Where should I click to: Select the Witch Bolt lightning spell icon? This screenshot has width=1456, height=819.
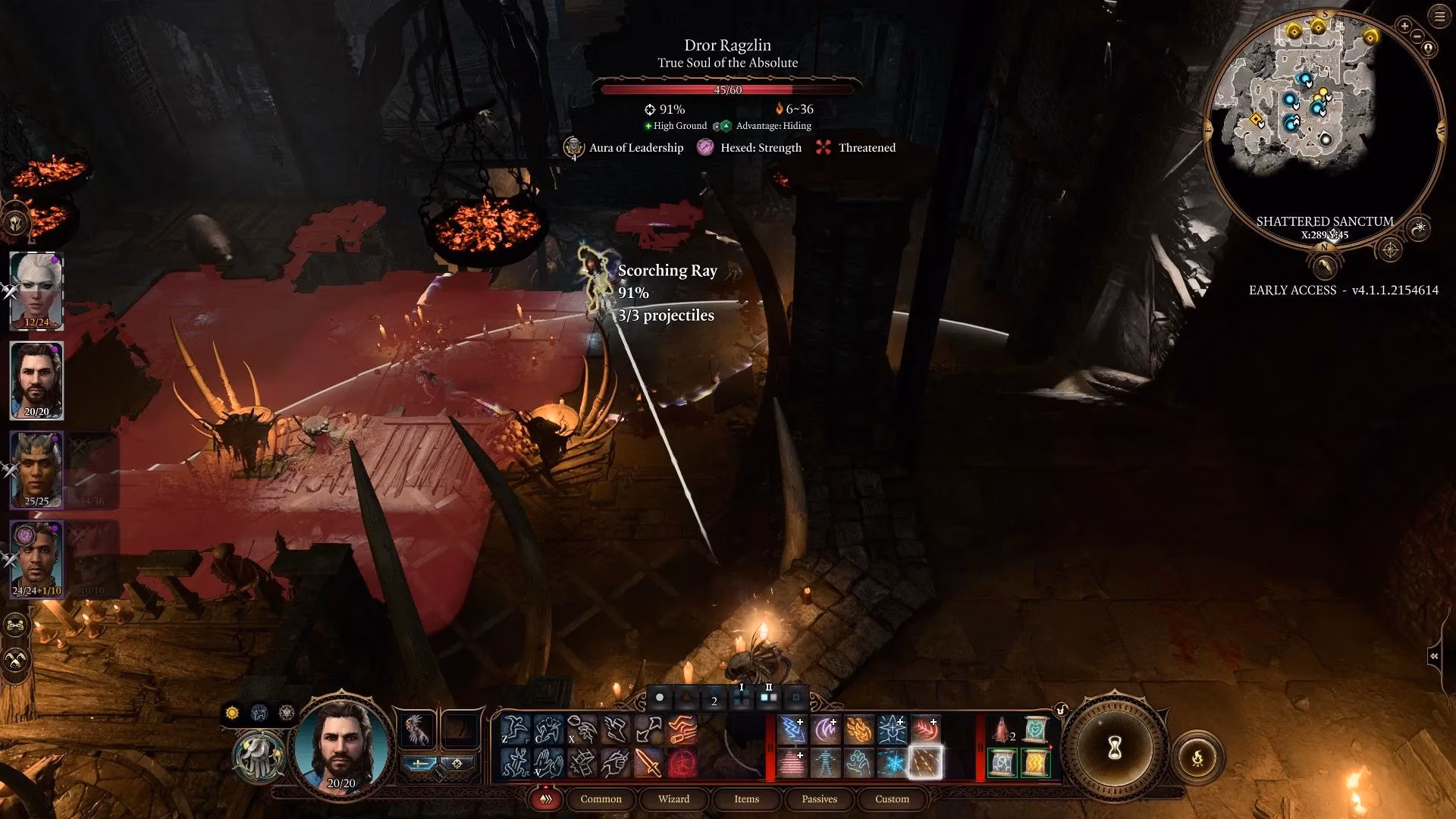[x=792, y=728]
